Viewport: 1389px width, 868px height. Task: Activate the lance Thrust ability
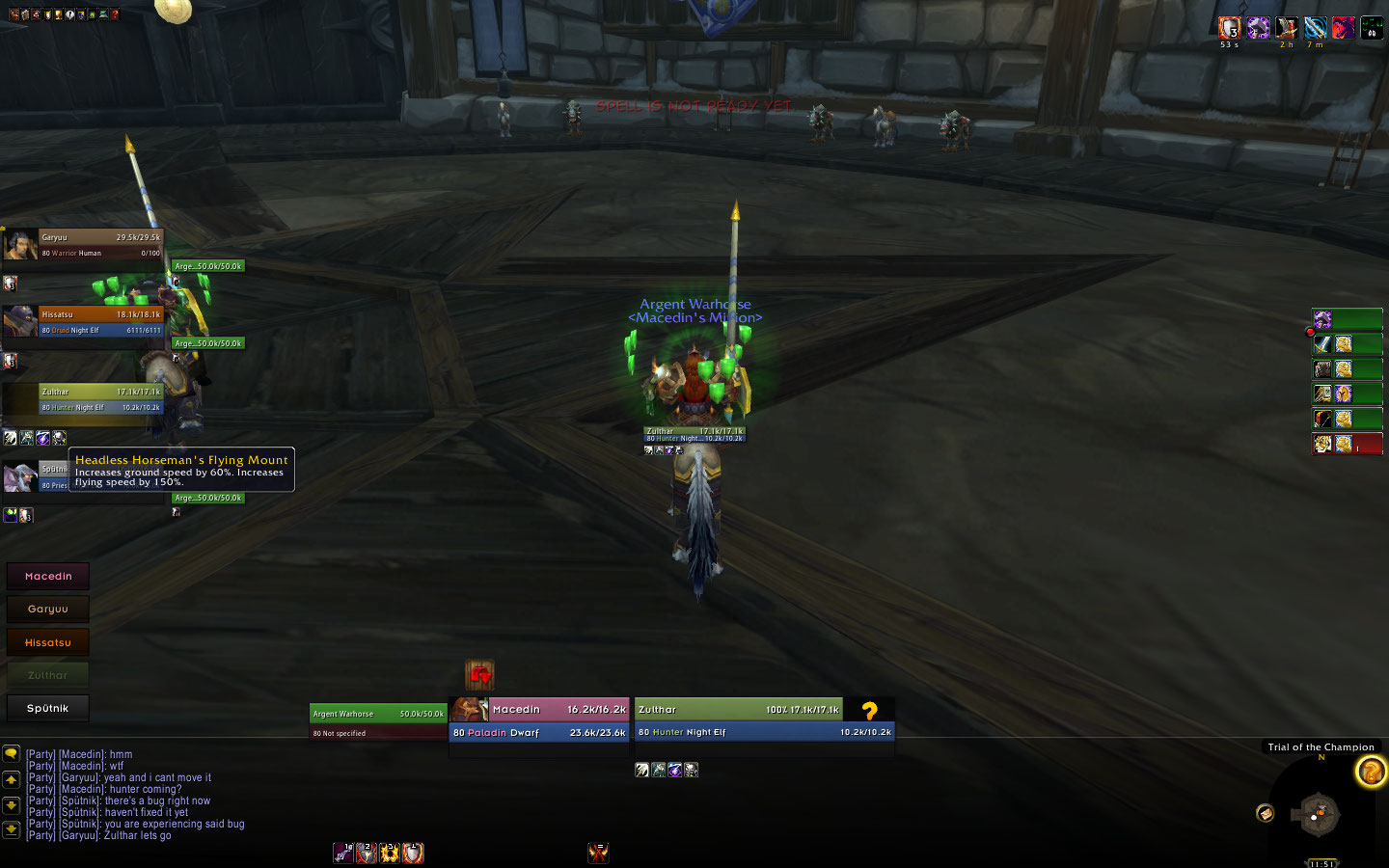(x=343, y=853)
